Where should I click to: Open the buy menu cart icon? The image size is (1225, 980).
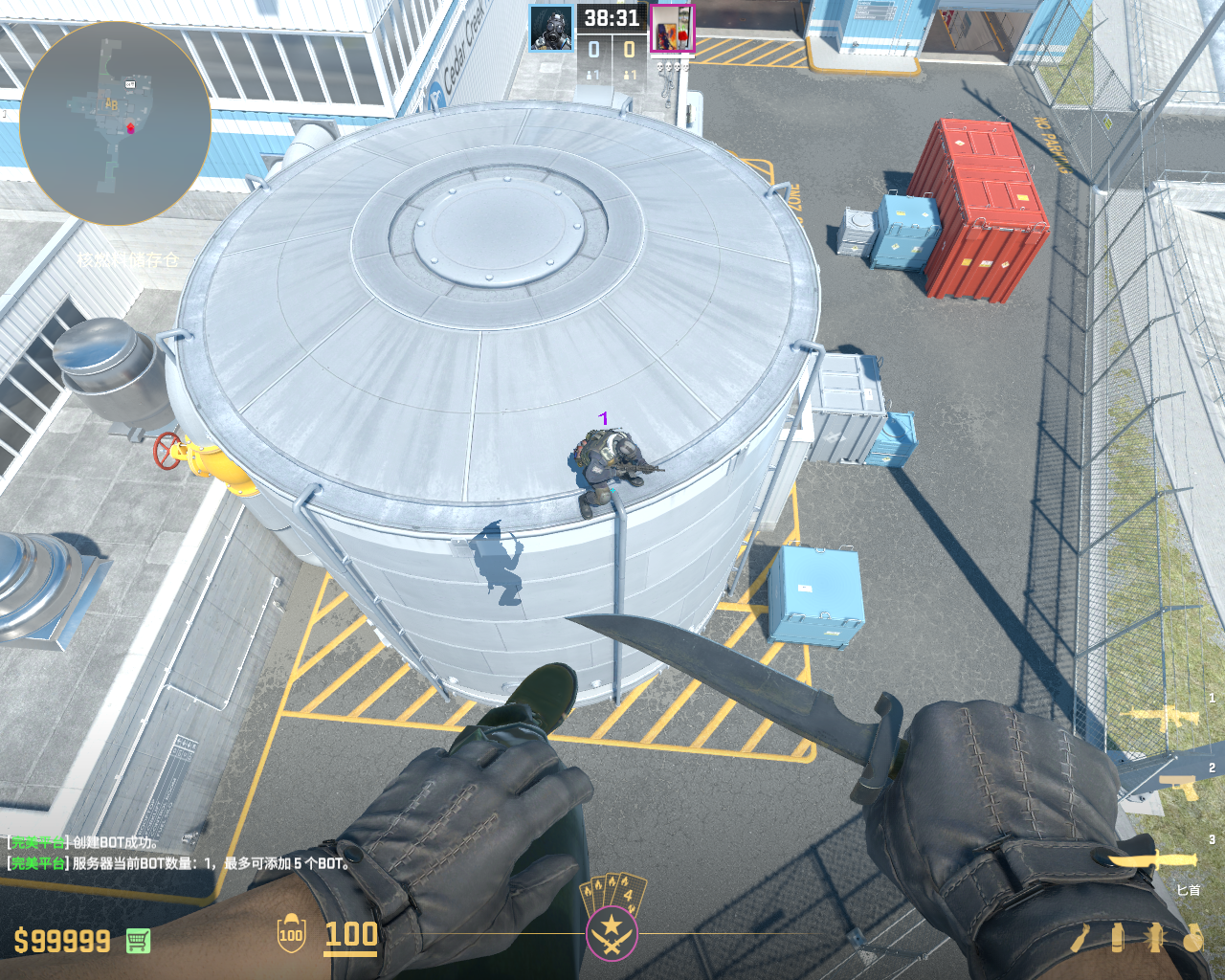138,941
